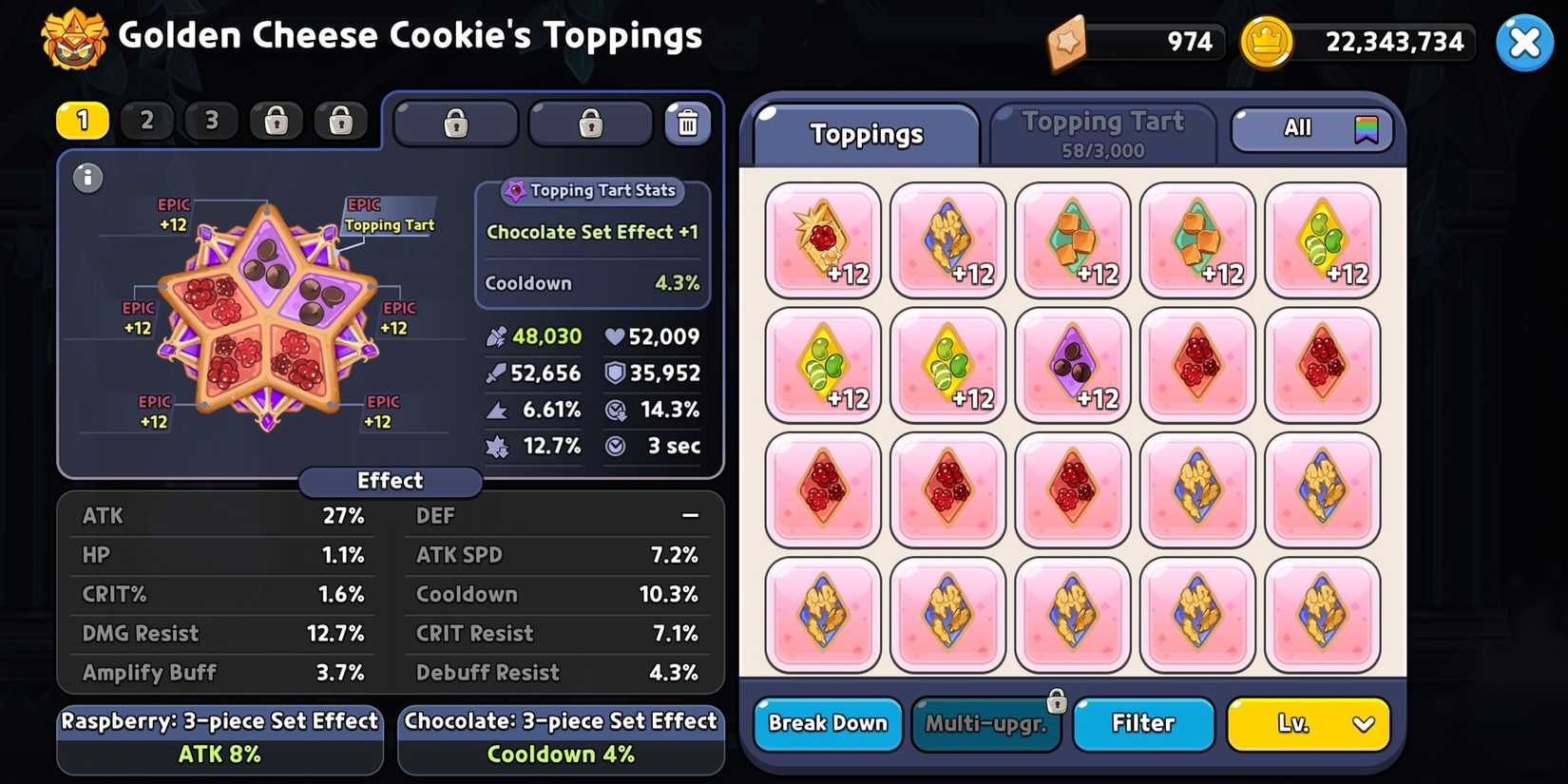Select the chocolate topping with +12 upgrade
This screenshot has width=1568, height=784.
1073,364
